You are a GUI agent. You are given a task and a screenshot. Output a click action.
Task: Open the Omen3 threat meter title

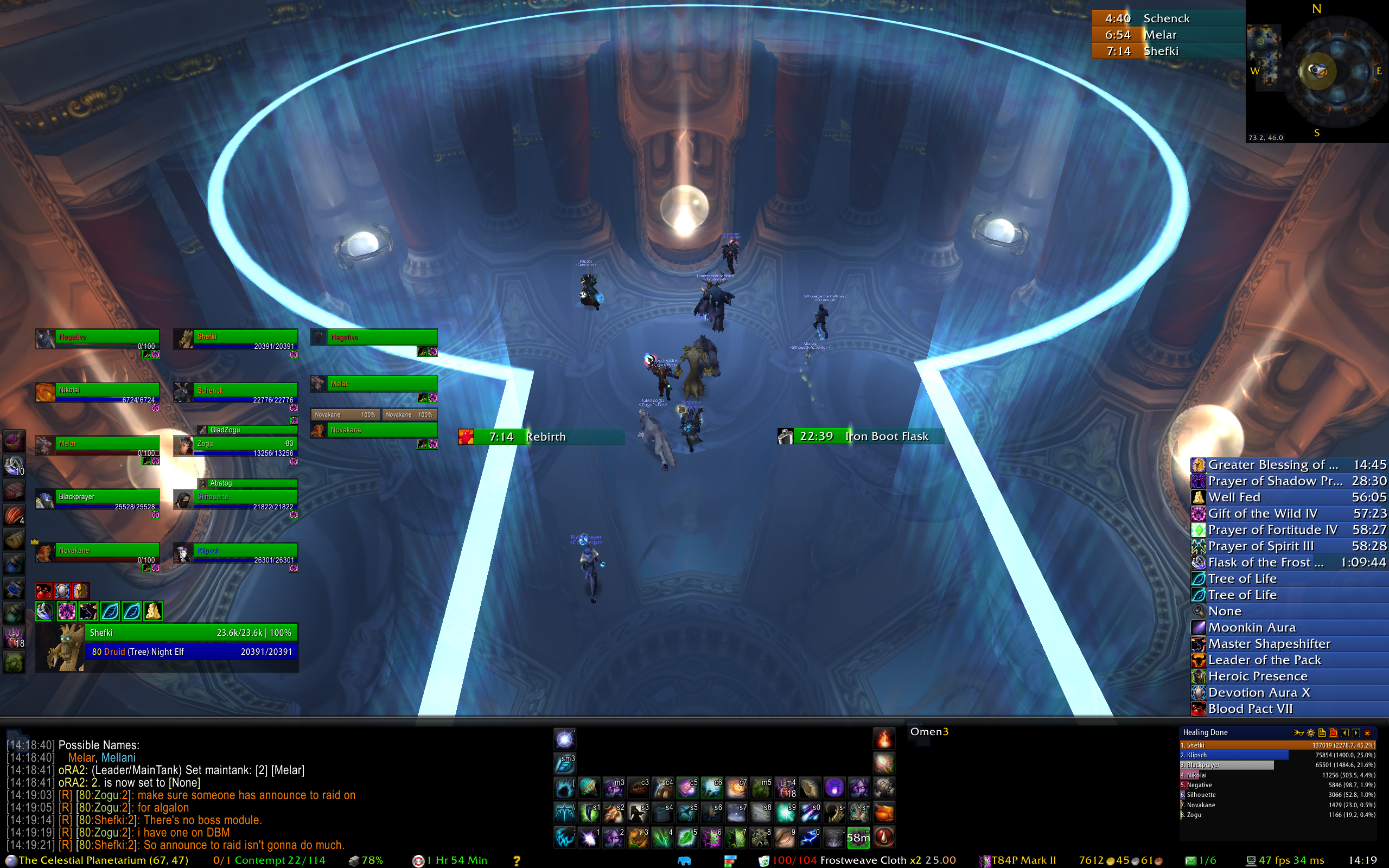click(x=929, y=731)
